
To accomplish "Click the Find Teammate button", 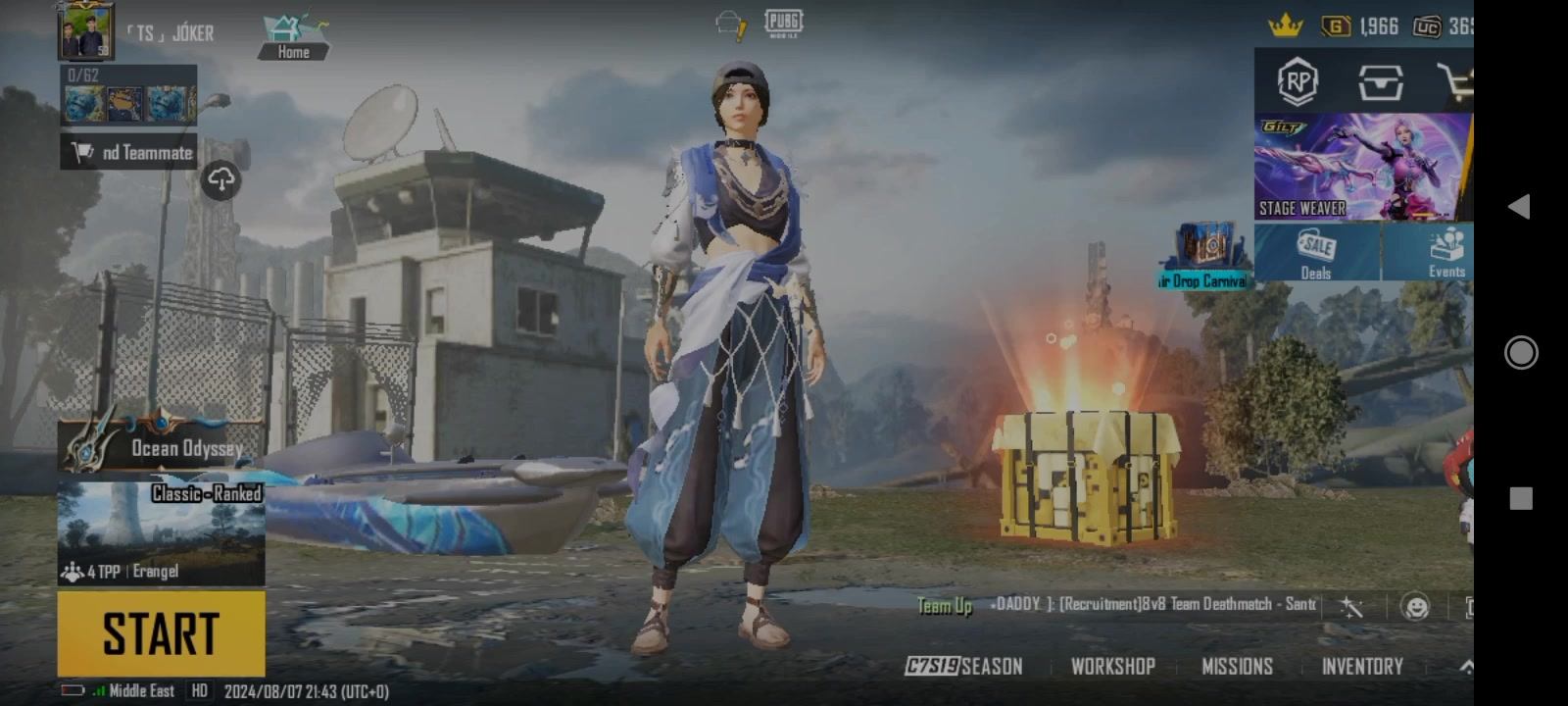I will click(x=129, y=152).
